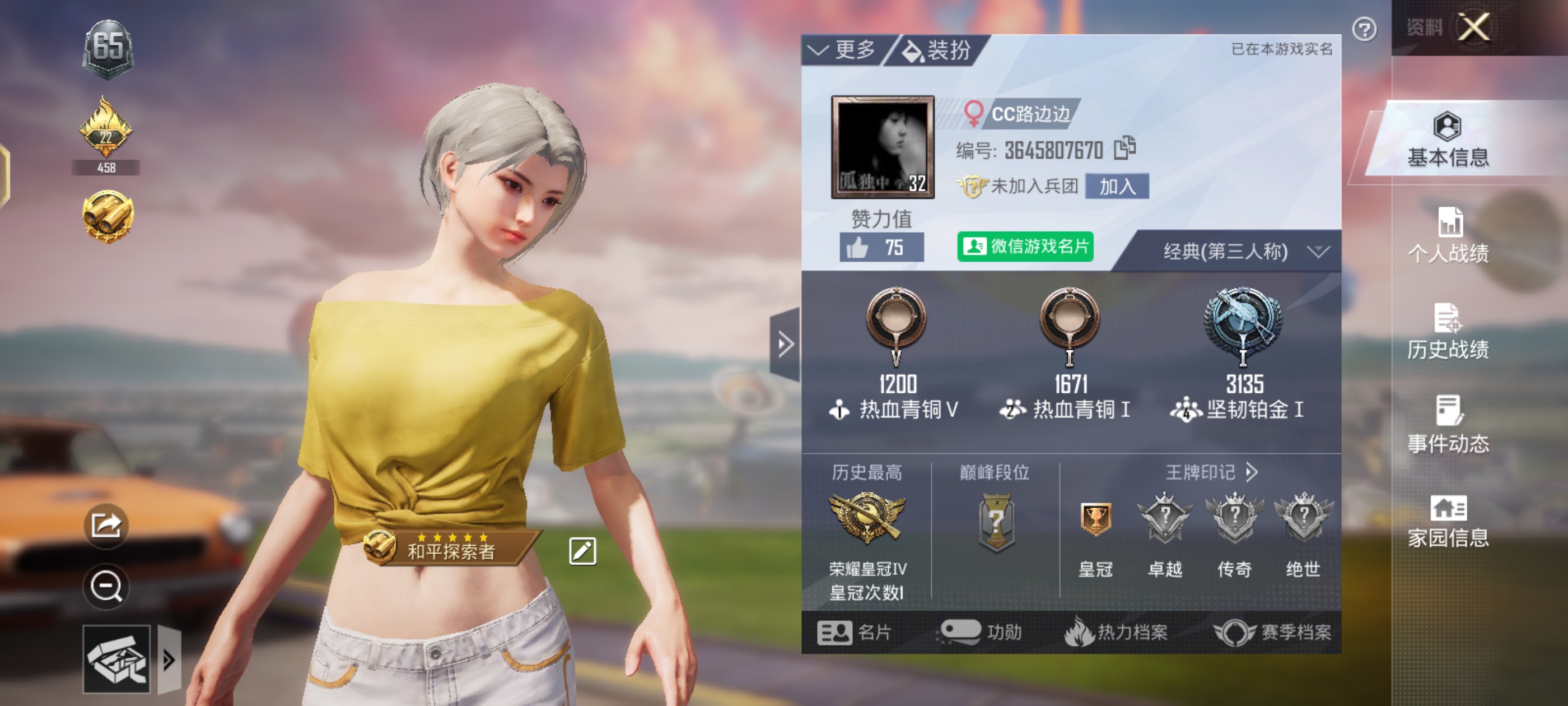
Task: View the 赛季档案 season archive
Action: click(1272, 632)
